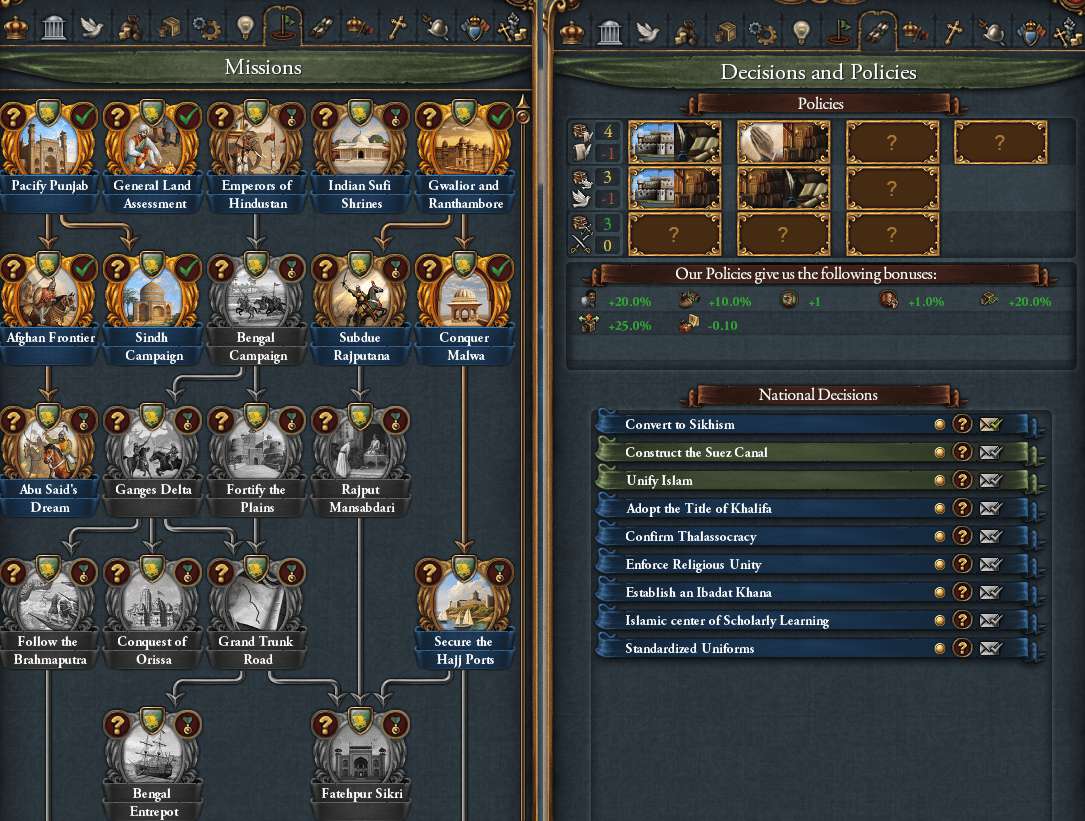Screen dimensions: 1085x821
Task: Open the General Land Assessment mission
Action: point(153,150)
